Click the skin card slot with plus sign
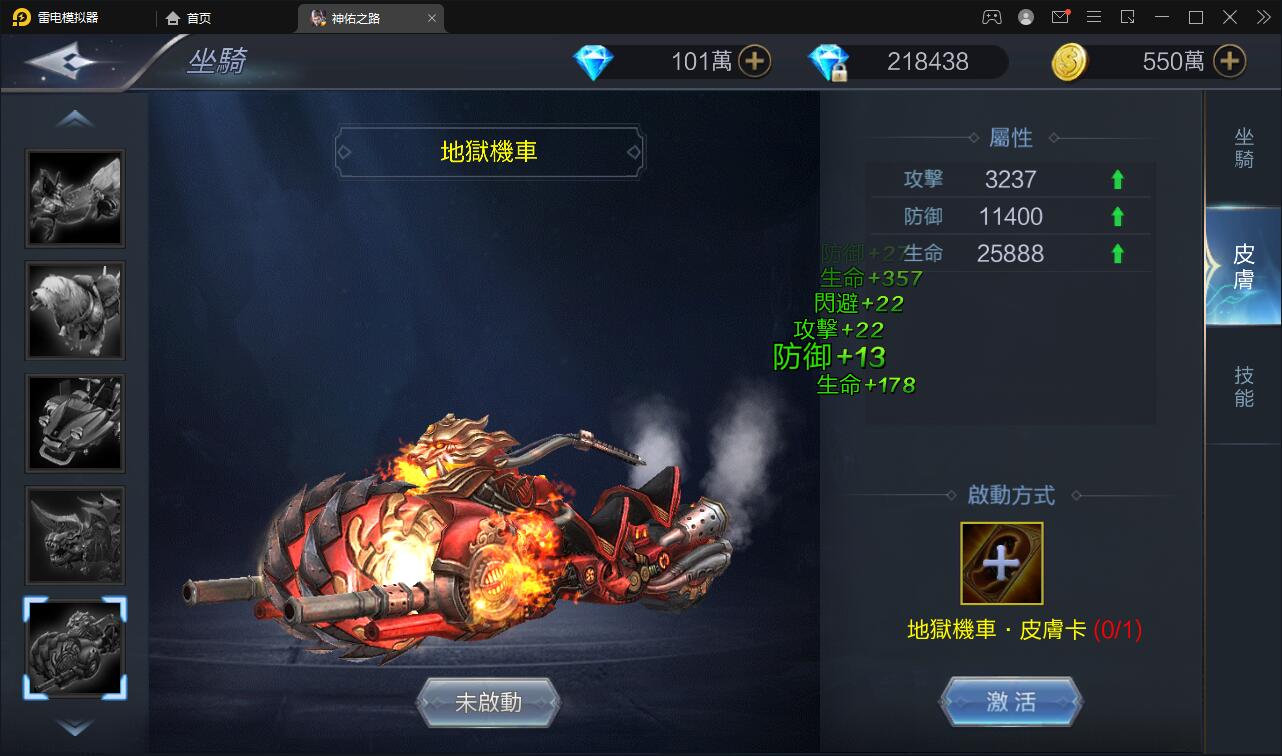Viewport: 1282px width, 756px height. click(1001, 563)
